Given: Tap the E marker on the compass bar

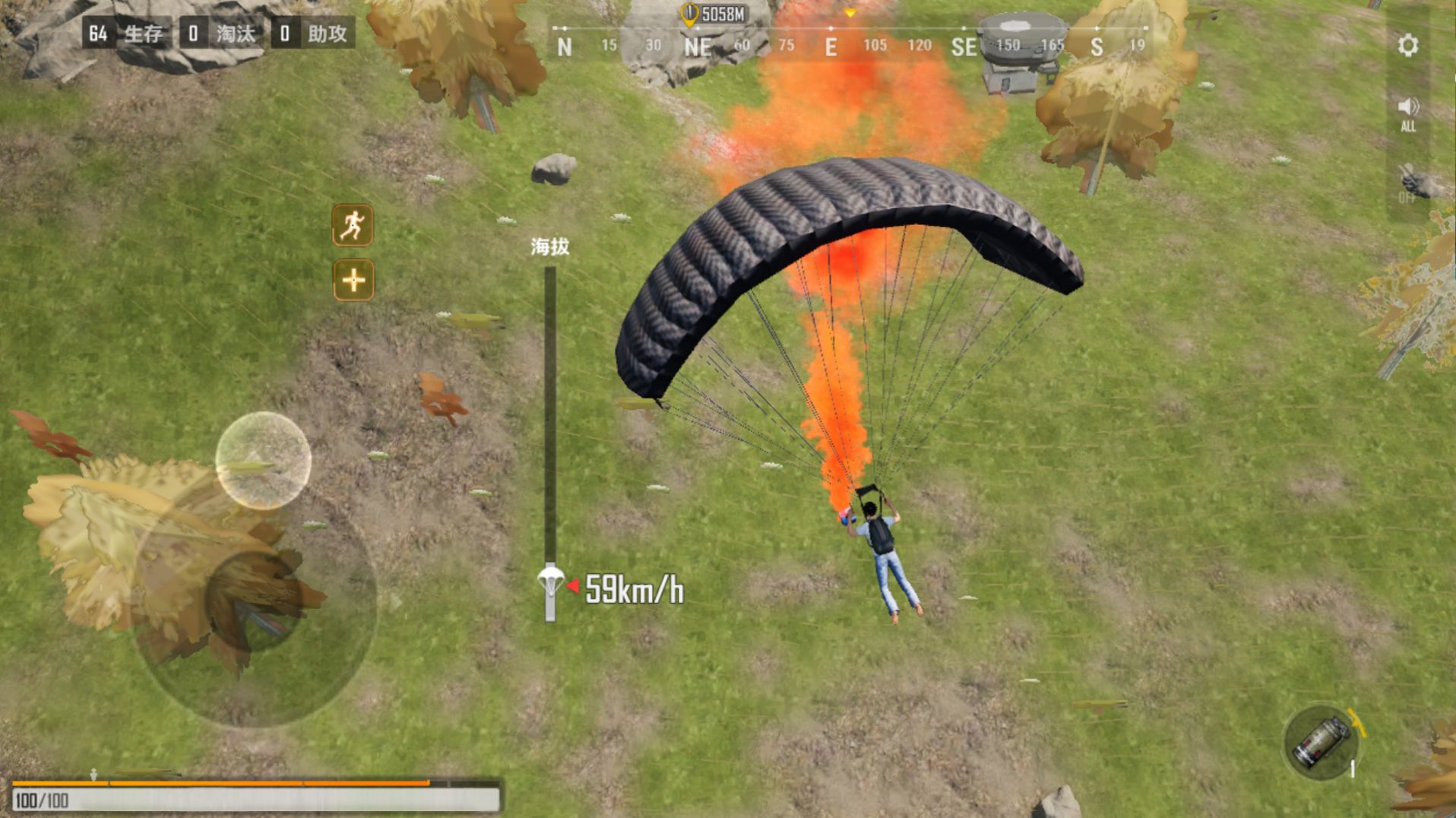Looking at the screenshot, I should tap(830, 46).
